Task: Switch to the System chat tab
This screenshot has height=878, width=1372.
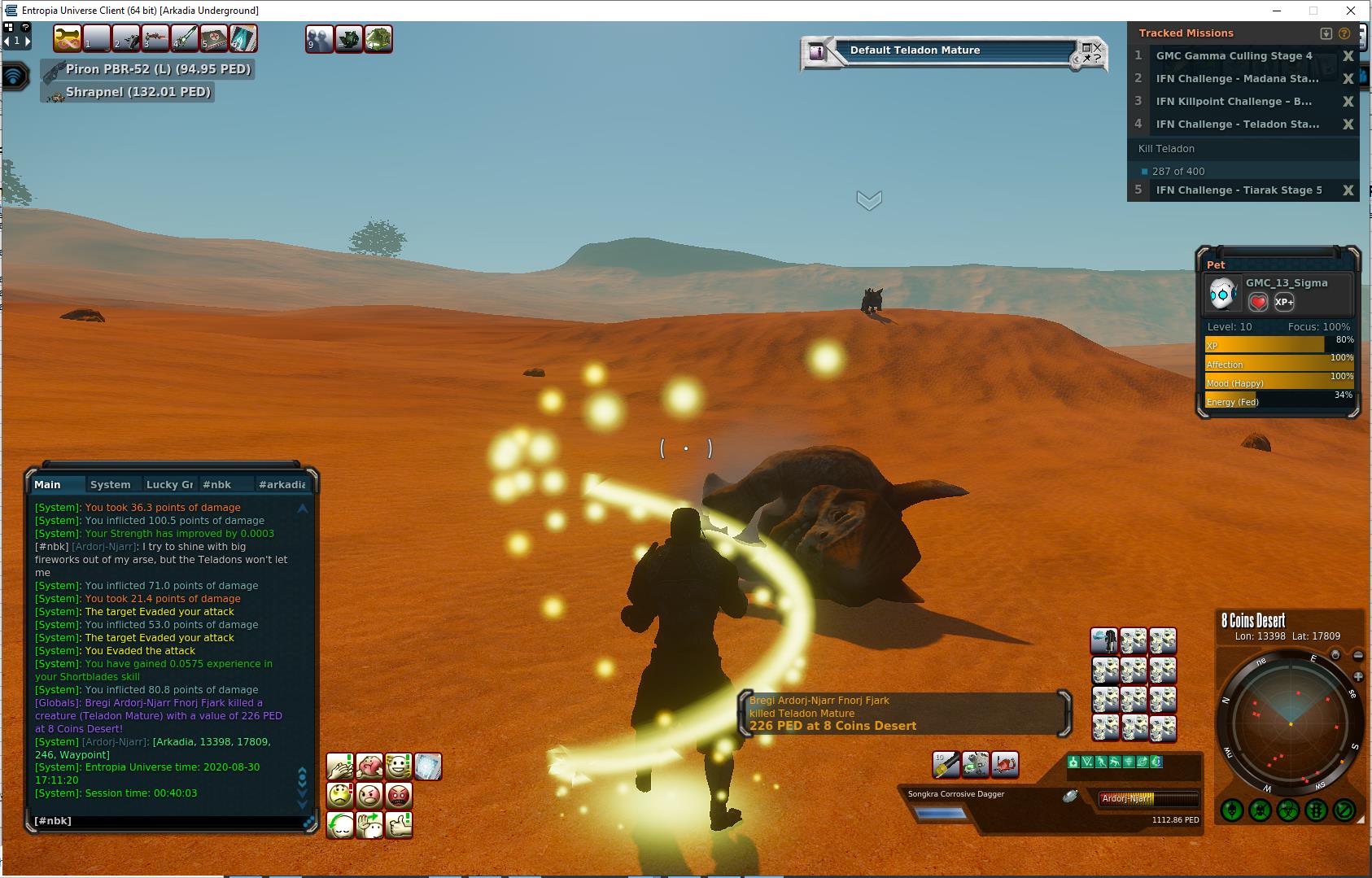Action: 110,484
